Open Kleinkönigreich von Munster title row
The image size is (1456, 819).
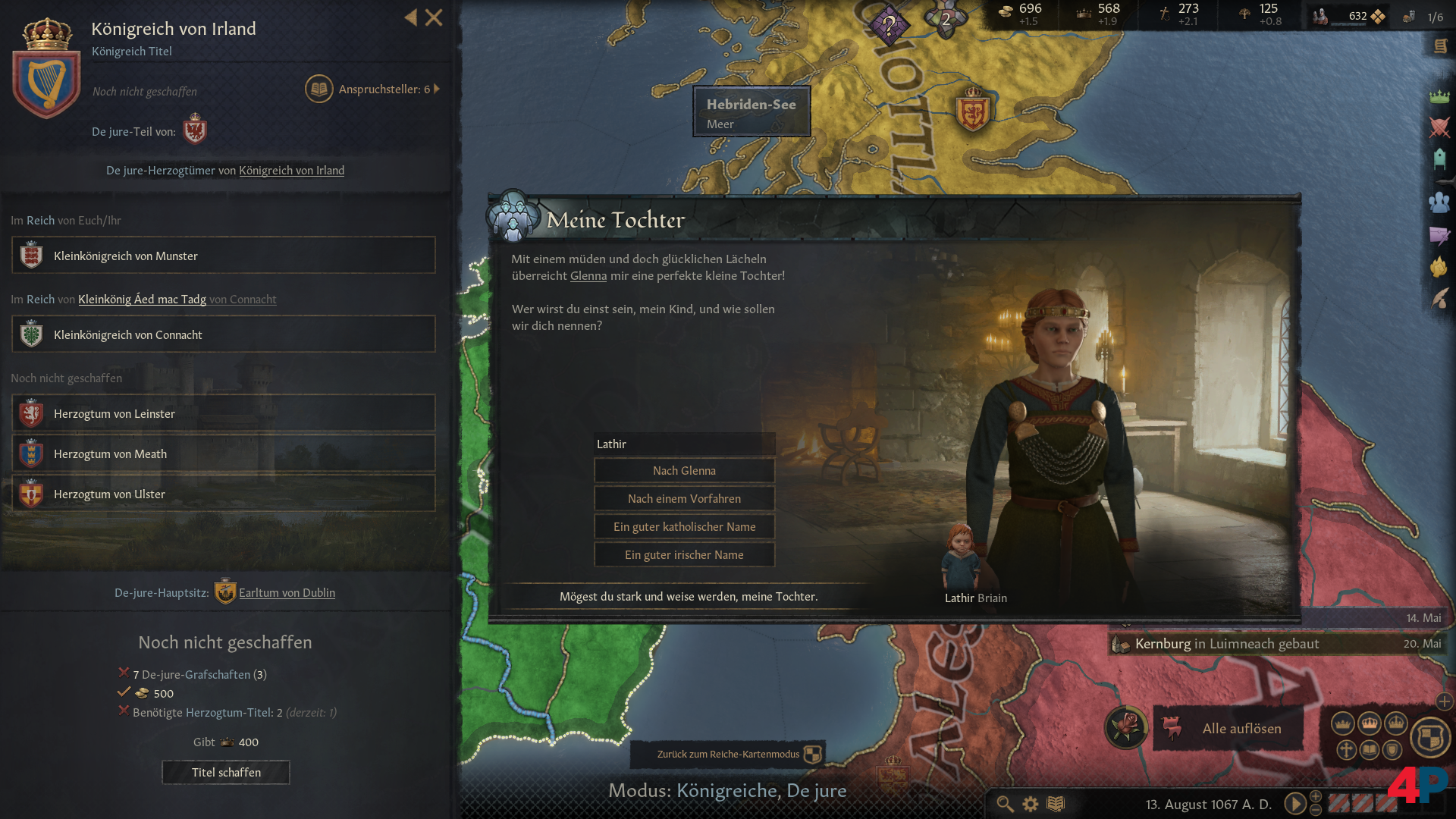pyautogui.click(x=224, y=256)
